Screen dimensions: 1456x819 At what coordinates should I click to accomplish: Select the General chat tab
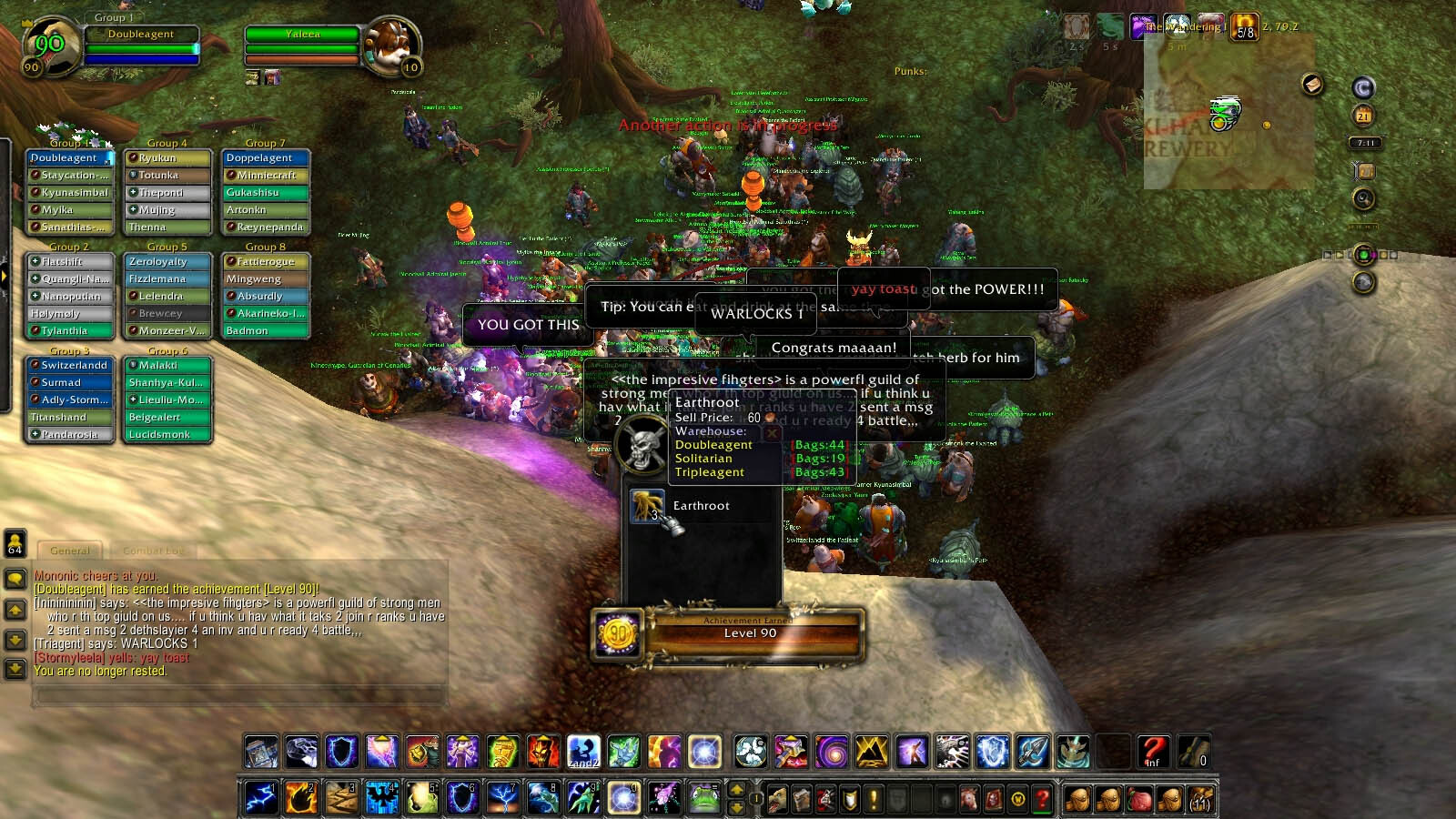click(71, 550)
